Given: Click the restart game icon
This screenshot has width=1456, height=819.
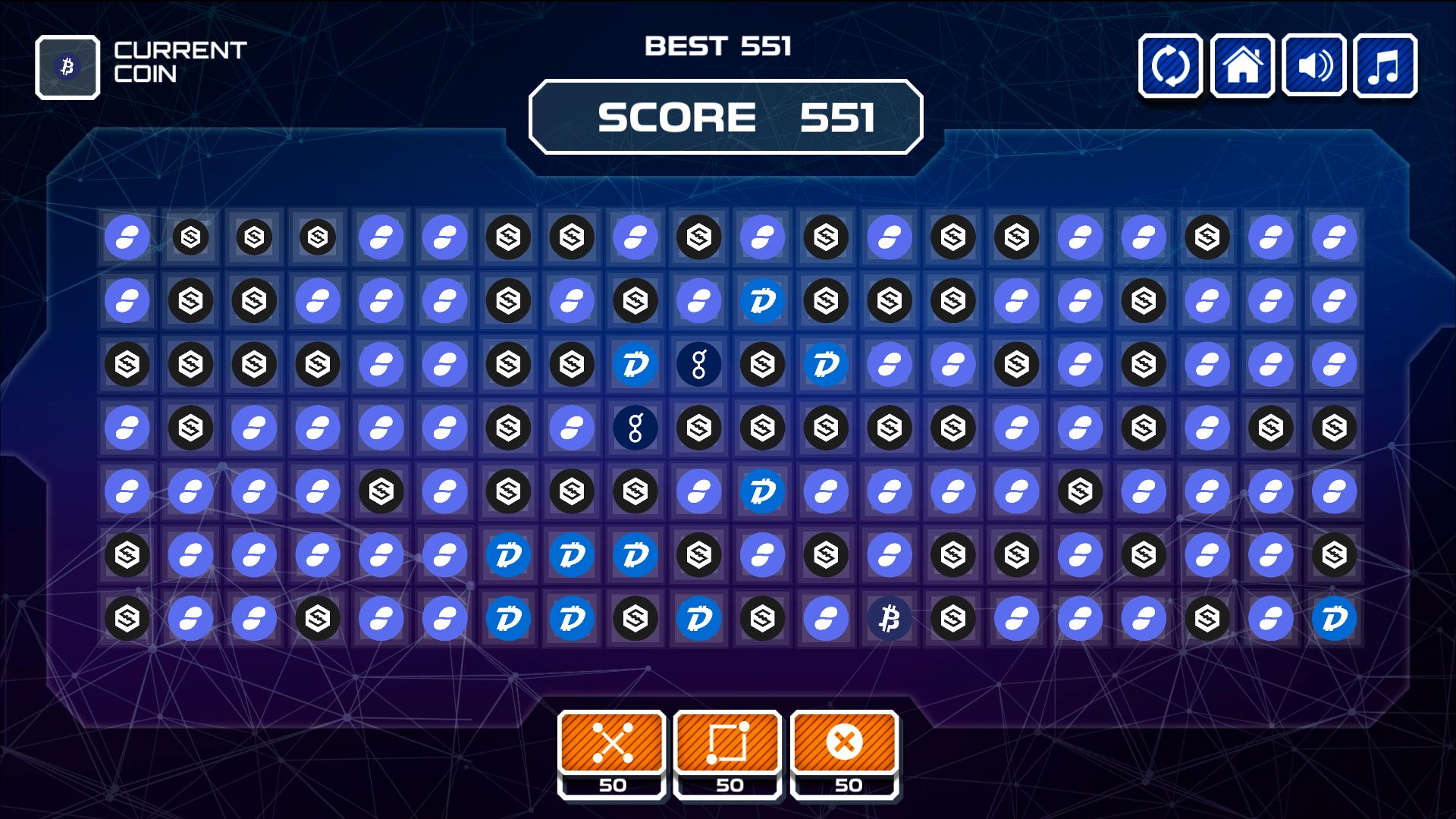Looking at the screenshot, I should pos(1170,67).
